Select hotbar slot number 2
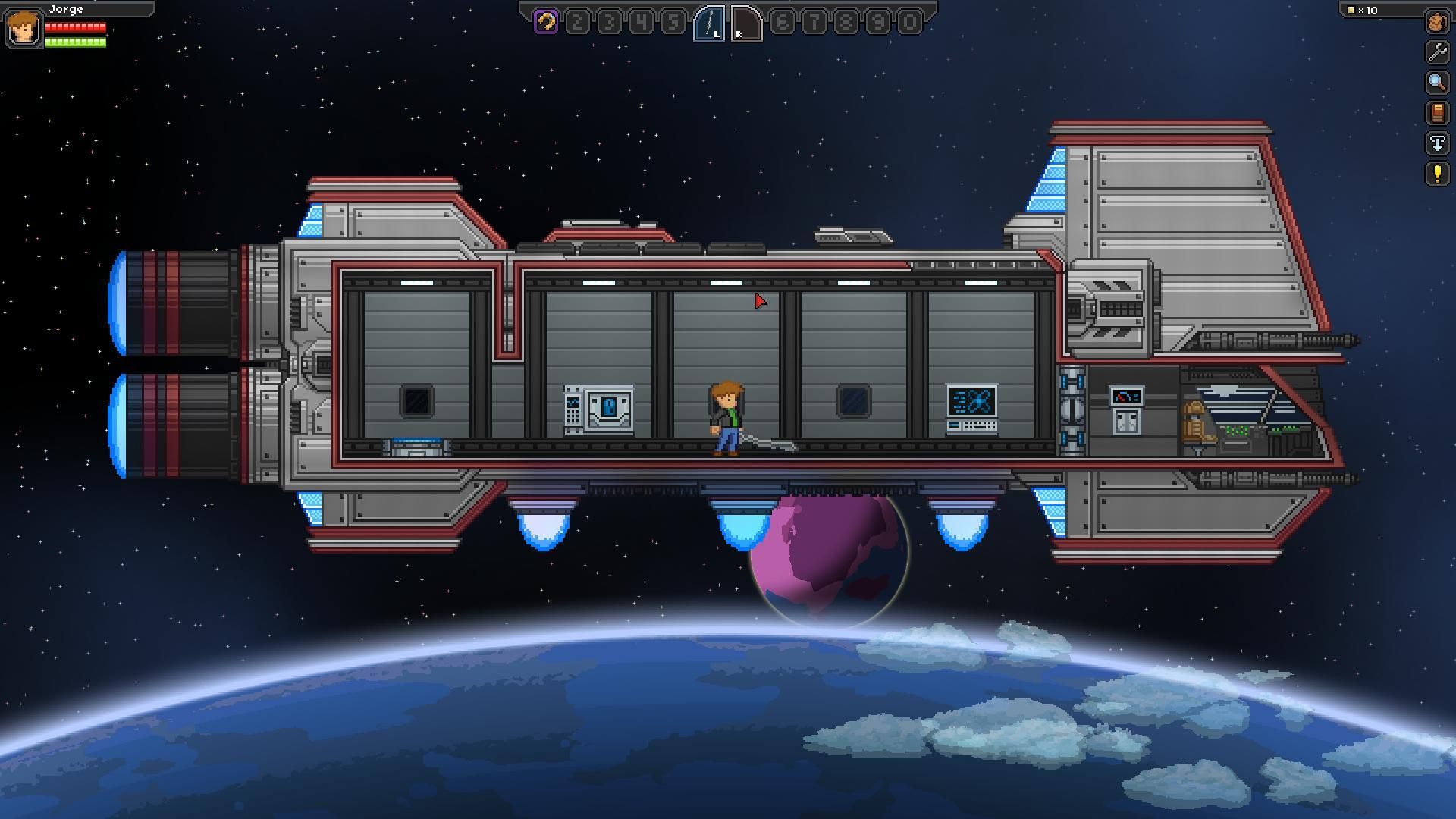 coord(578,22)
